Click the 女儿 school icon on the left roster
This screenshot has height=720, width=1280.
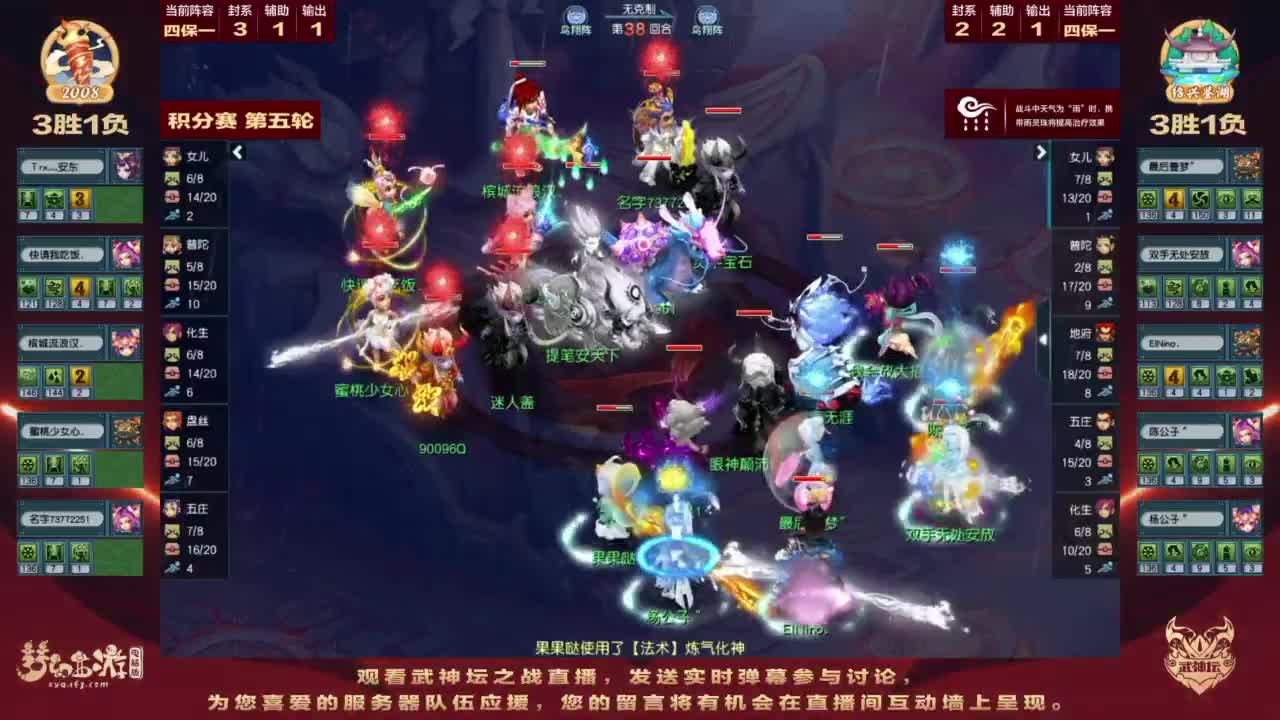coord(172,155)
